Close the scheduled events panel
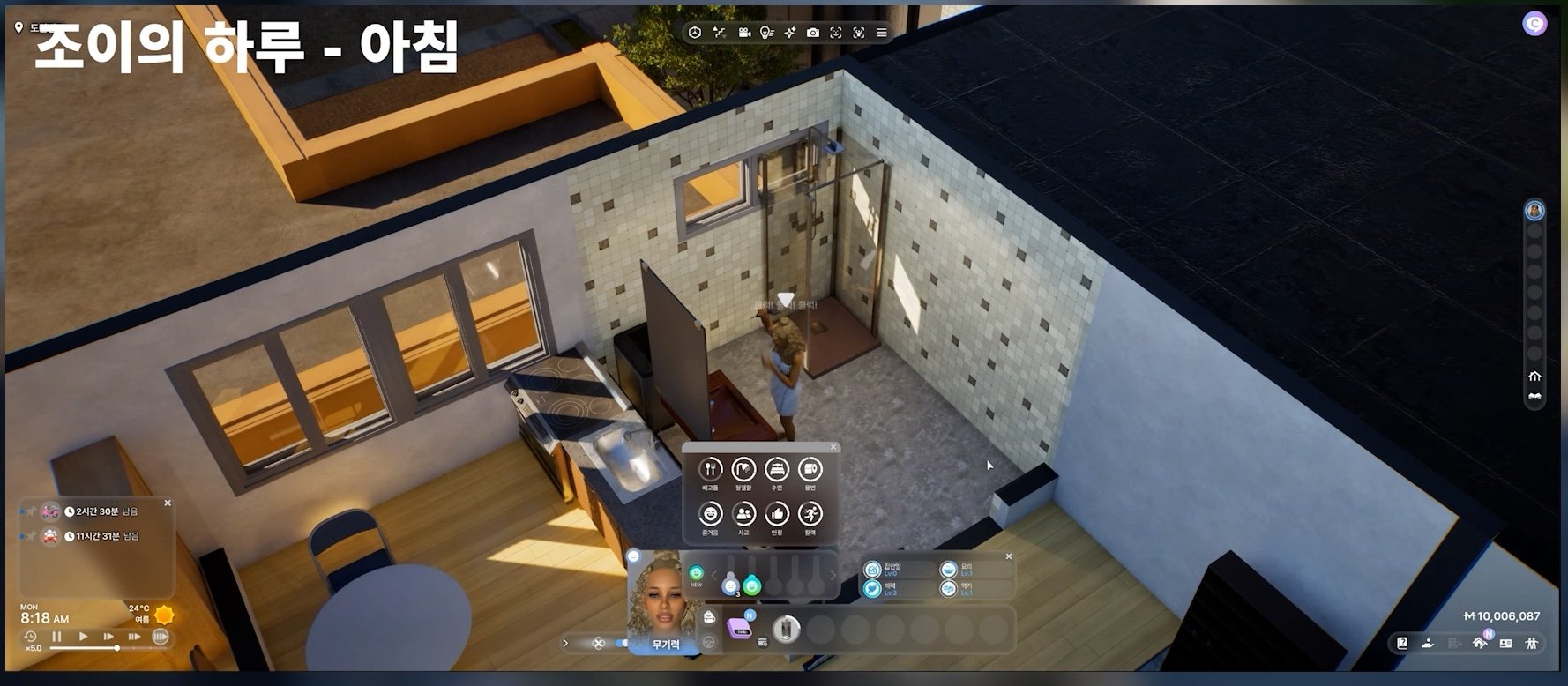Image resolution: width=1568 pixels, height=686 pixels. [168, 503]
